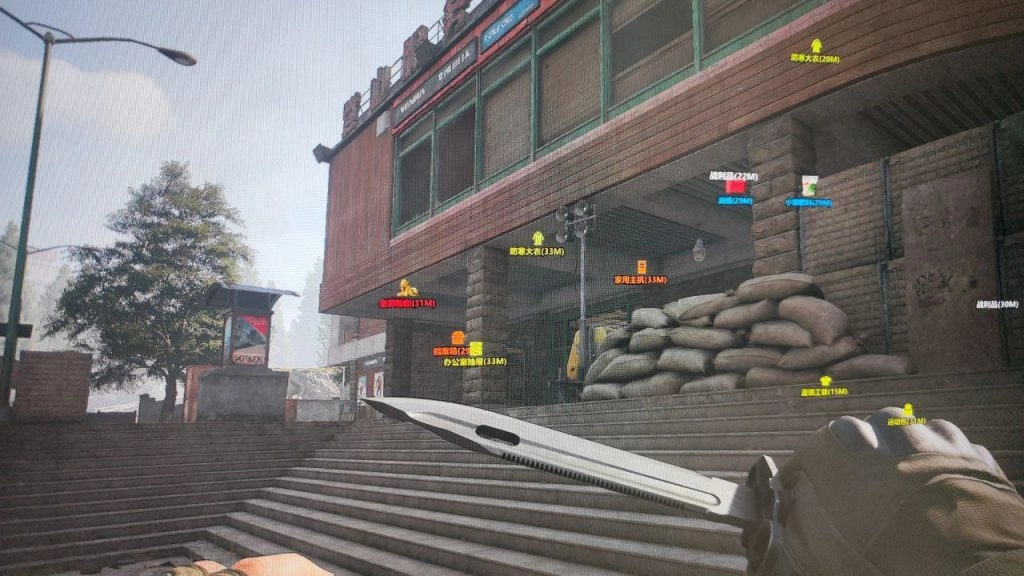
Task: Select the white 战利品 (30M) label
Action: 996,304
